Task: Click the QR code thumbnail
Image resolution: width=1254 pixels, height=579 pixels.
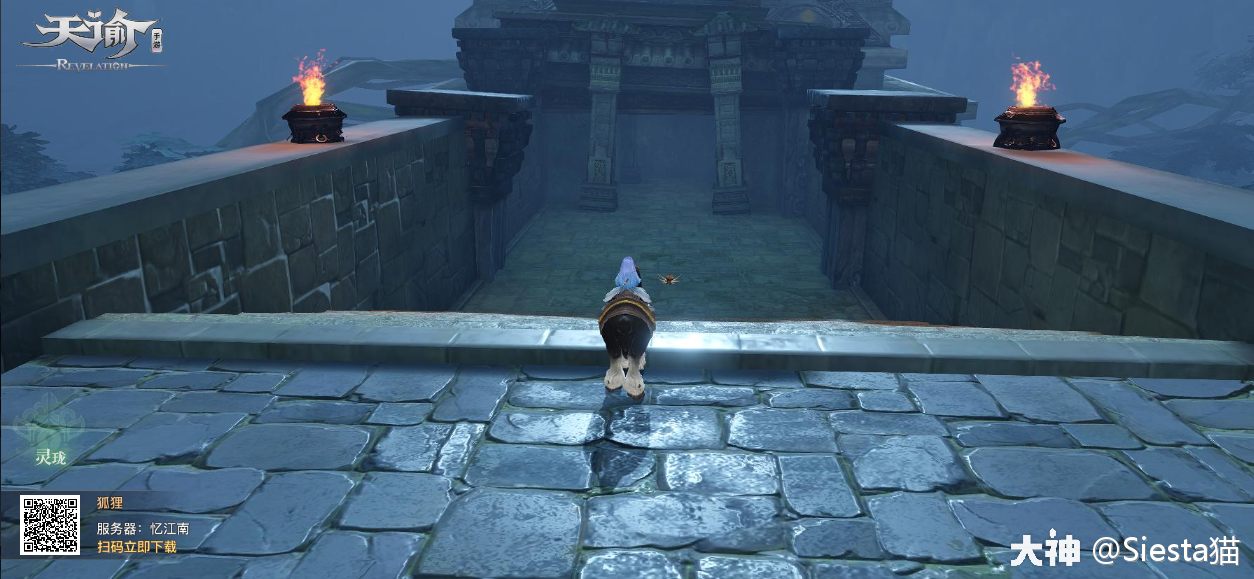Action: pos(50,526)
